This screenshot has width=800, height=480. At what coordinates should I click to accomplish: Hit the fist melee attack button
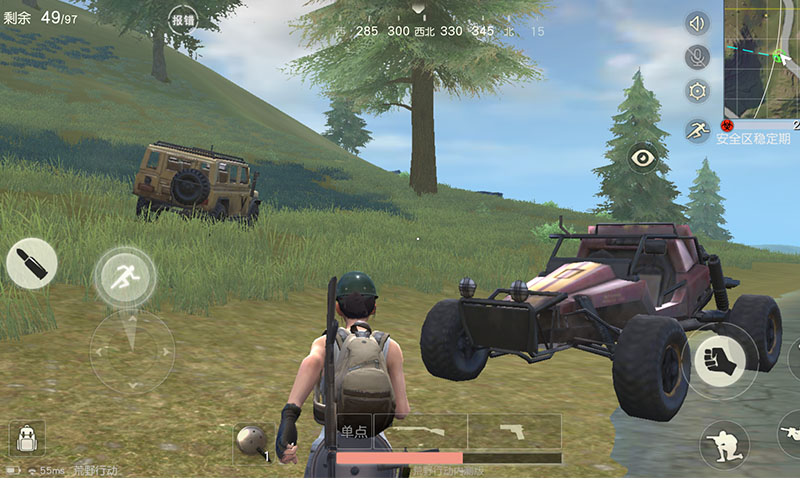tap(720, 360)
